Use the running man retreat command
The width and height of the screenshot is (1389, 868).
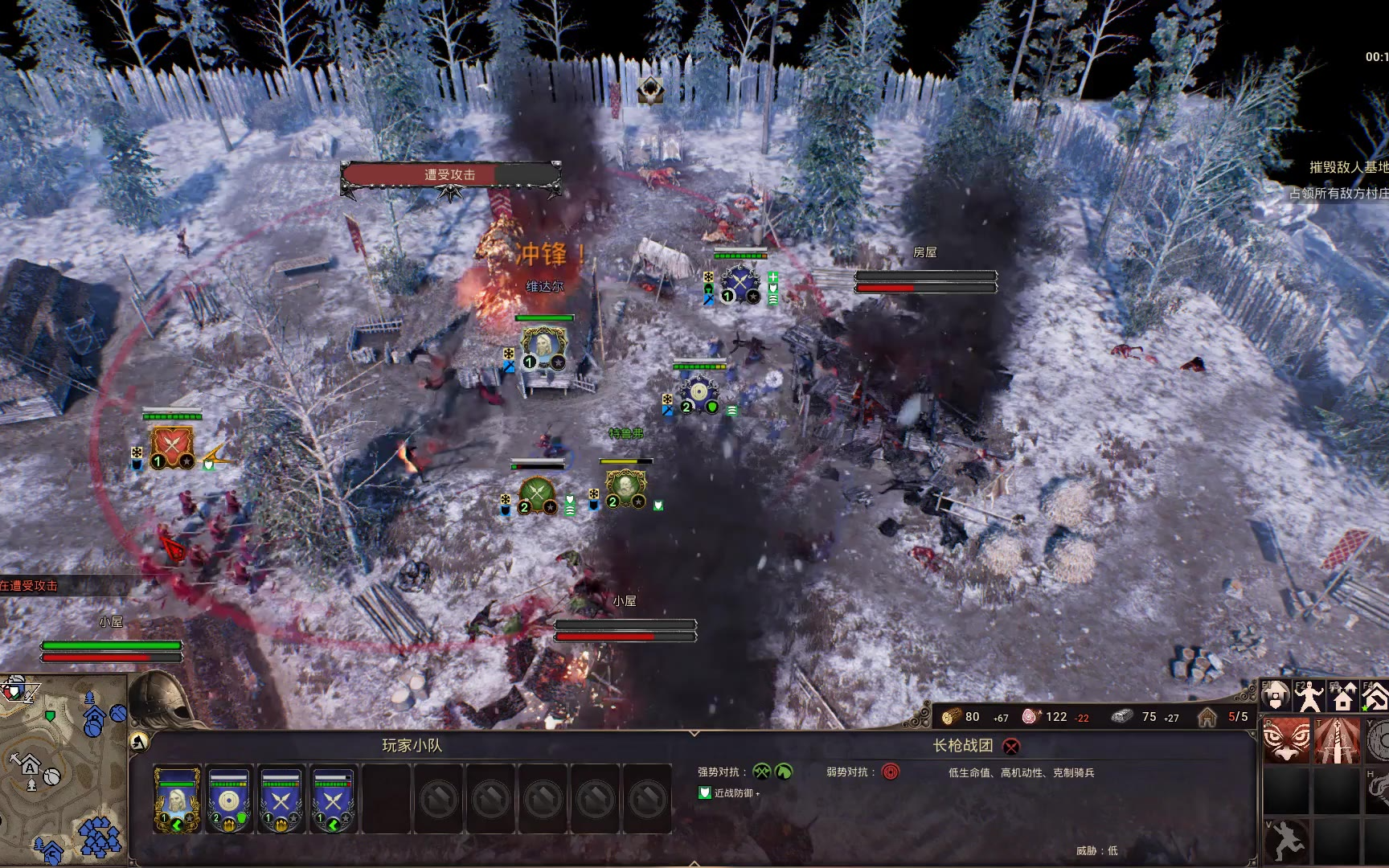(1286, 841)
